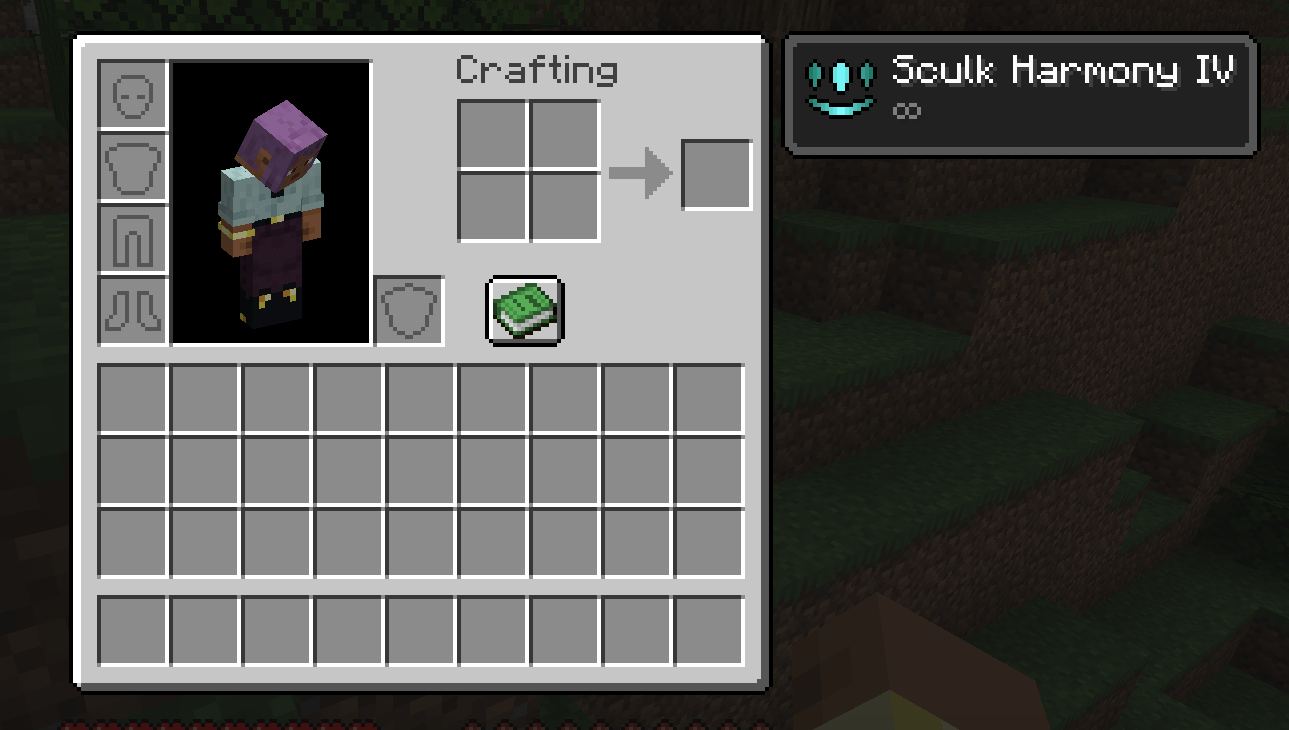Select the first hotbar slot
This screenshot has height=730, width=1289.
click(x=132, y=632)
